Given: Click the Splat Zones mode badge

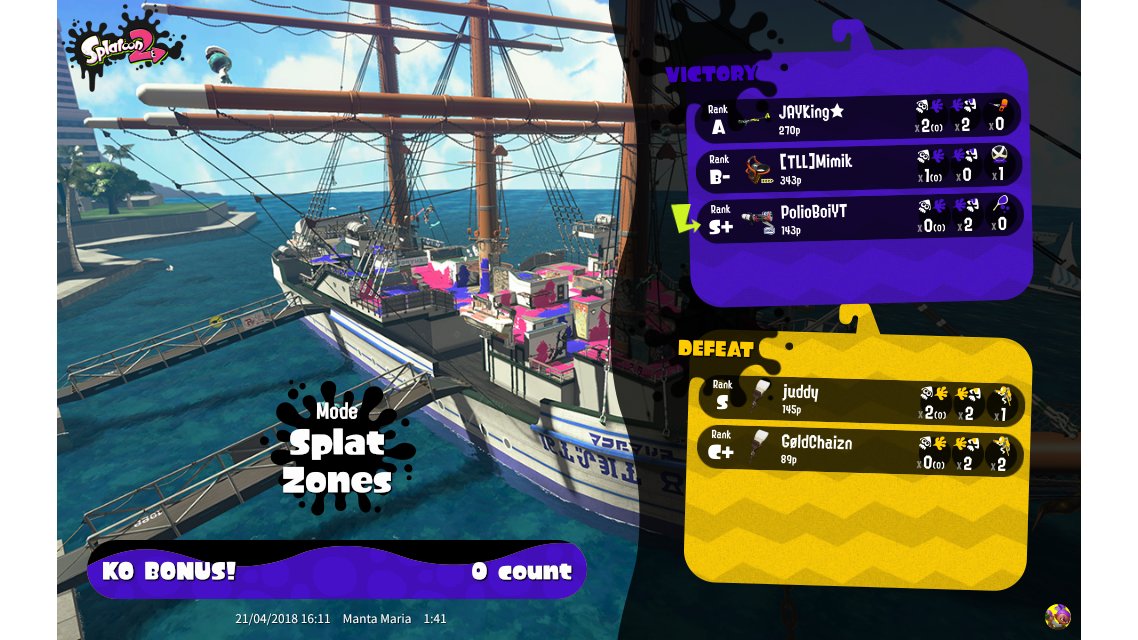Looking at the screenshot, I should point(336,450).
